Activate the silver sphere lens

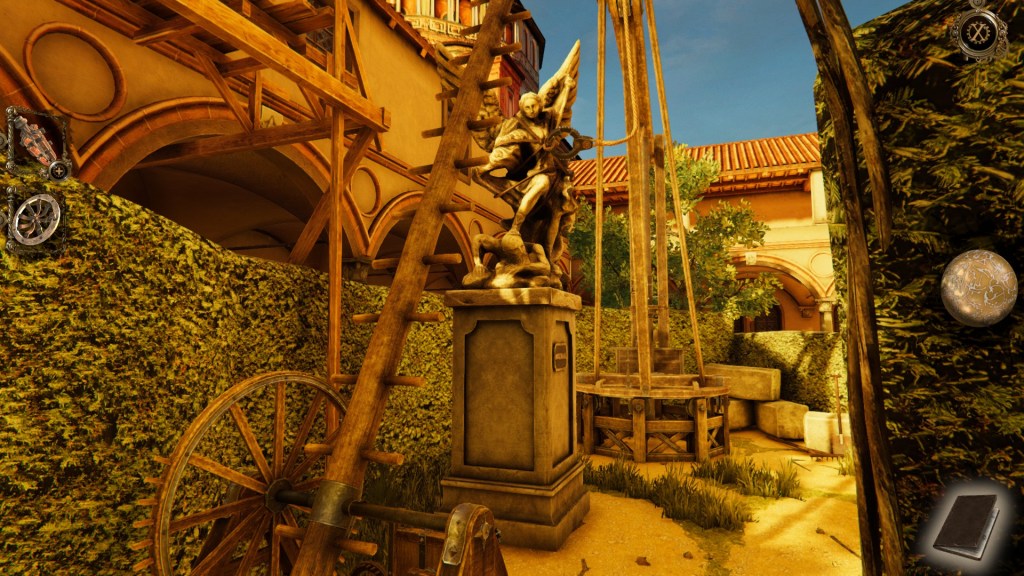(978, 288)
